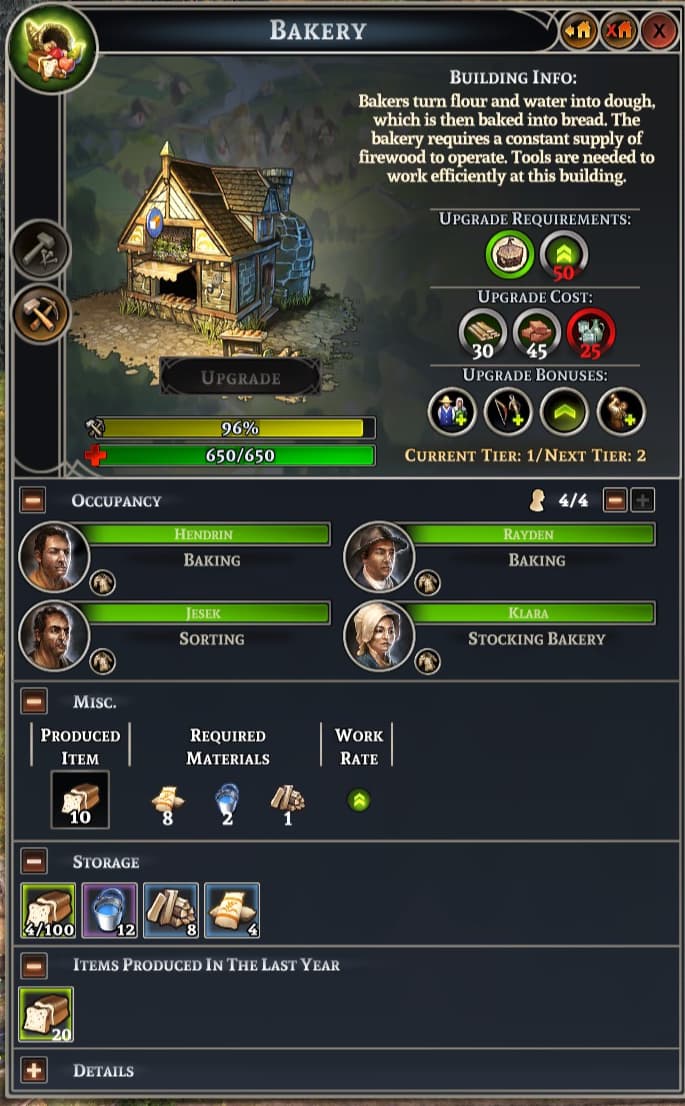Select the bread slot in storage
The image size is (685, 1106).
46,910
